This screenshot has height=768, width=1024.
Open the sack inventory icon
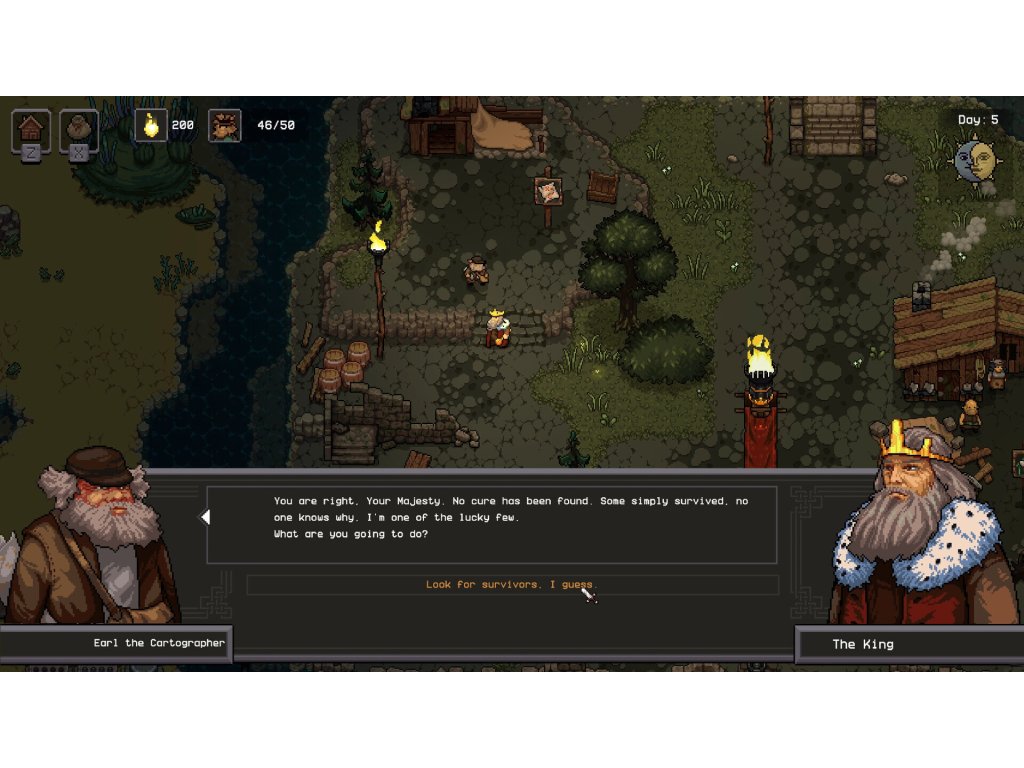[x=78, y=128]
